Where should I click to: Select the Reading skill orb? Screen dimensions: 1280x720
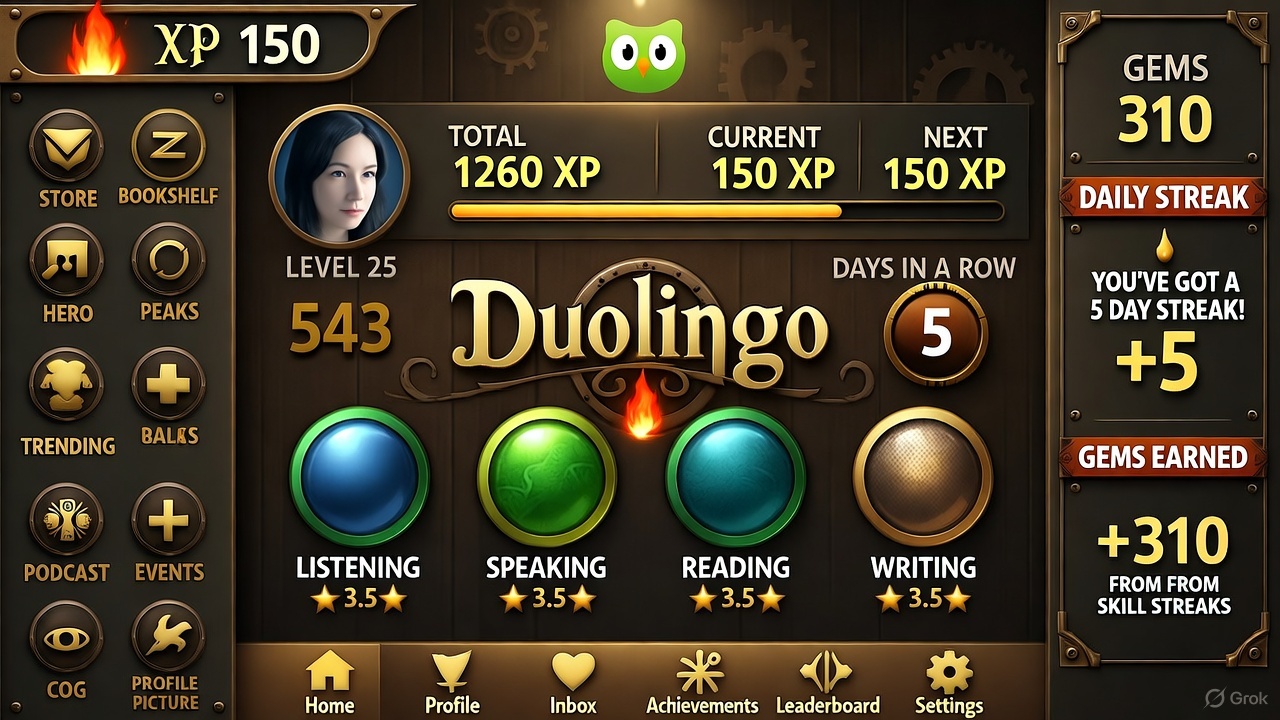point(735,476)
